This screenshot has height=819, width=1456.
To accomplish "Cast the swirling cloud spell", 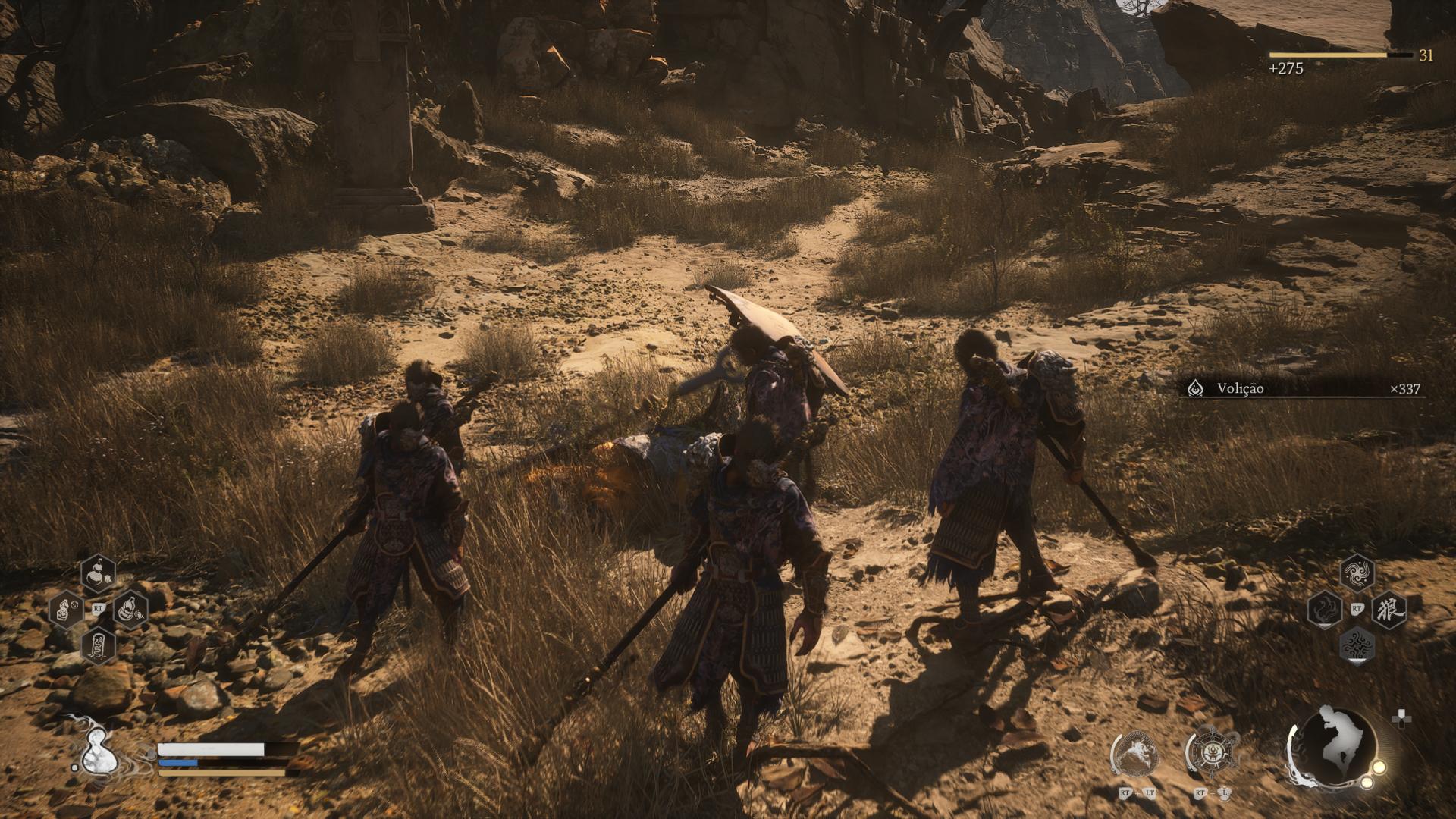I will 1357,573.
